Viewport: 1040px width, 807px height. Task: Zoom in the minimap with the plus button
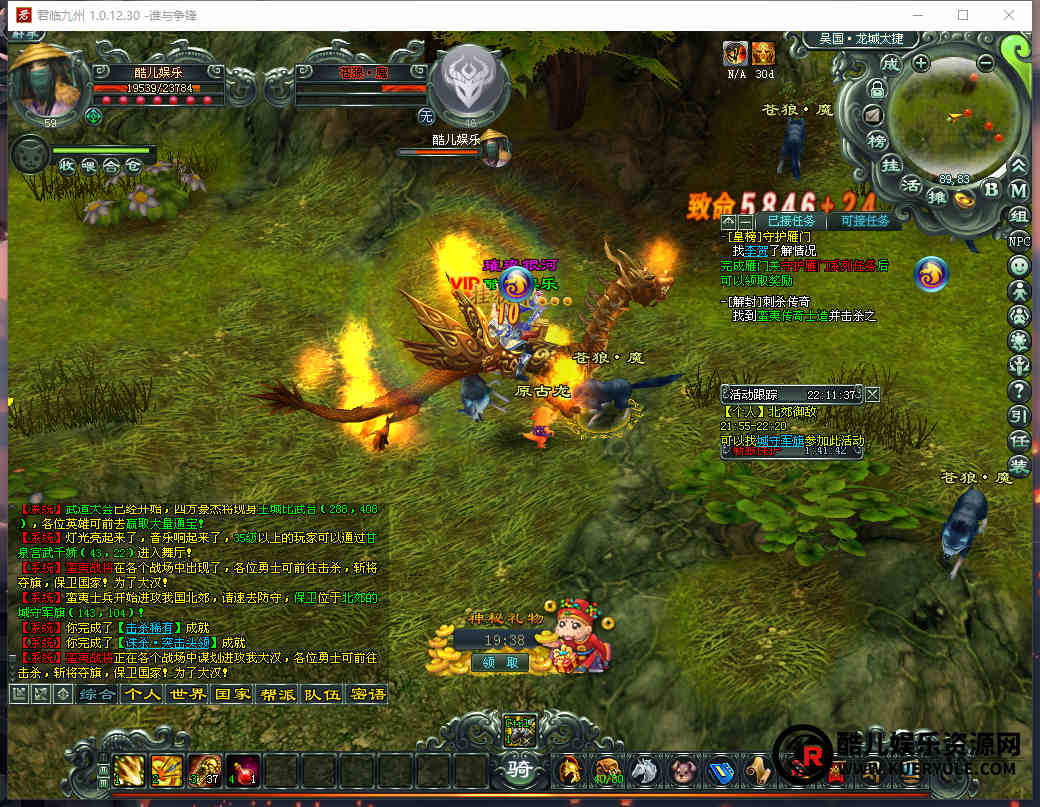tap(921, 63)
